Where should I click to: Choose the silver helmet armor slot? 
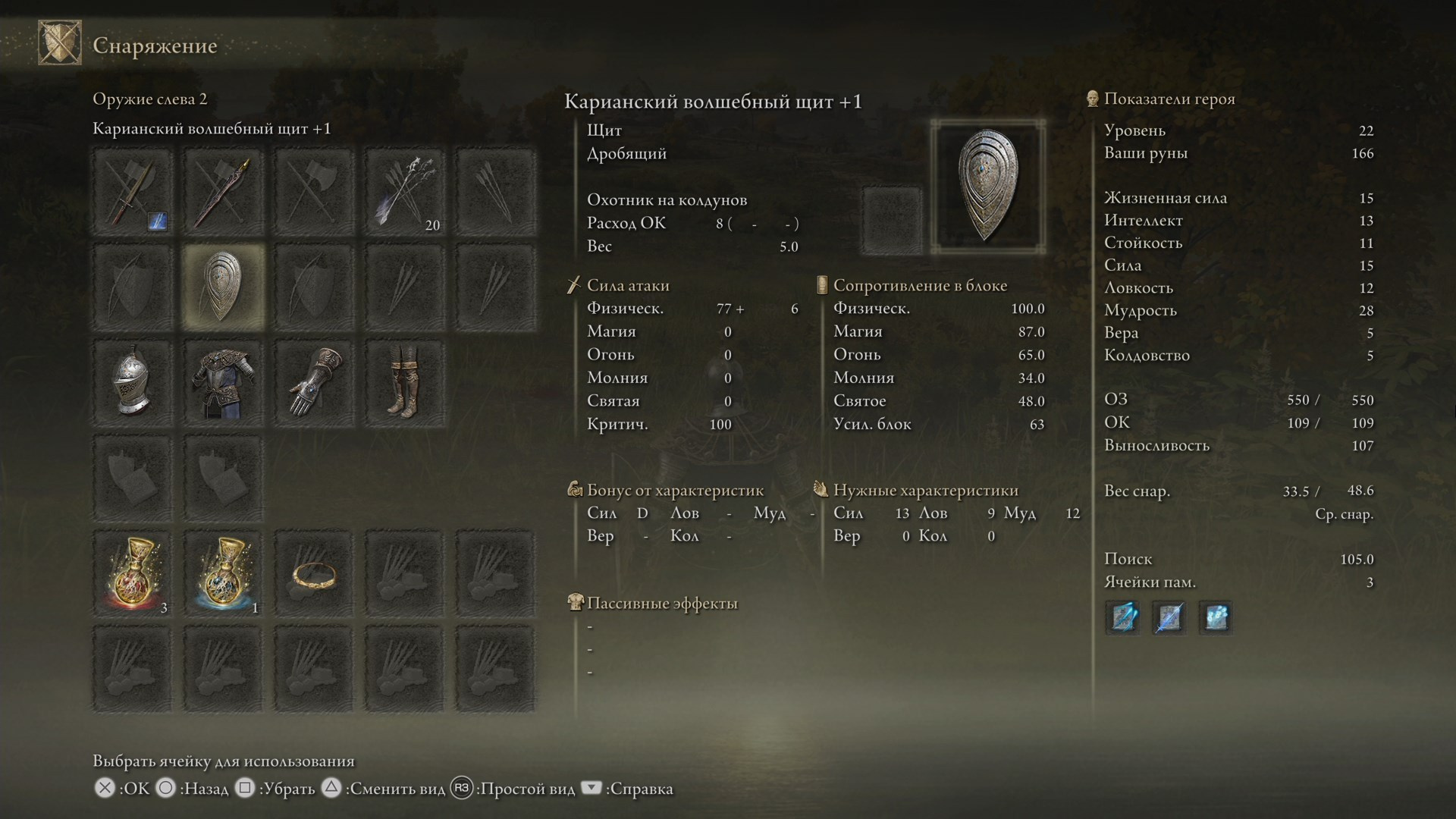pos(133,383)
